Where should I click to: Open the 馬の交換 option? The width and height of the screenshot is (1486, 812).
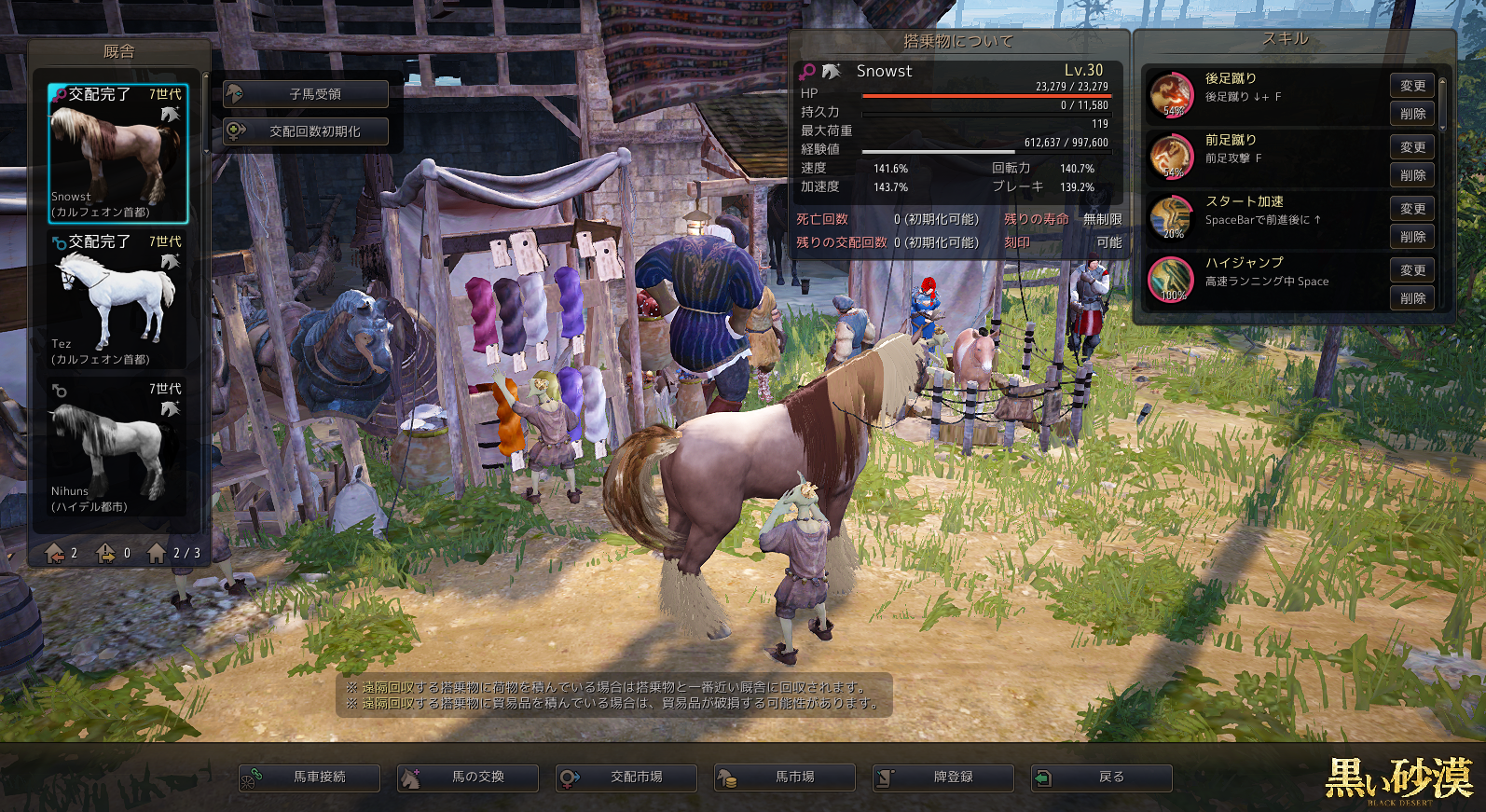pyautogui.click(x=468, y=778)
